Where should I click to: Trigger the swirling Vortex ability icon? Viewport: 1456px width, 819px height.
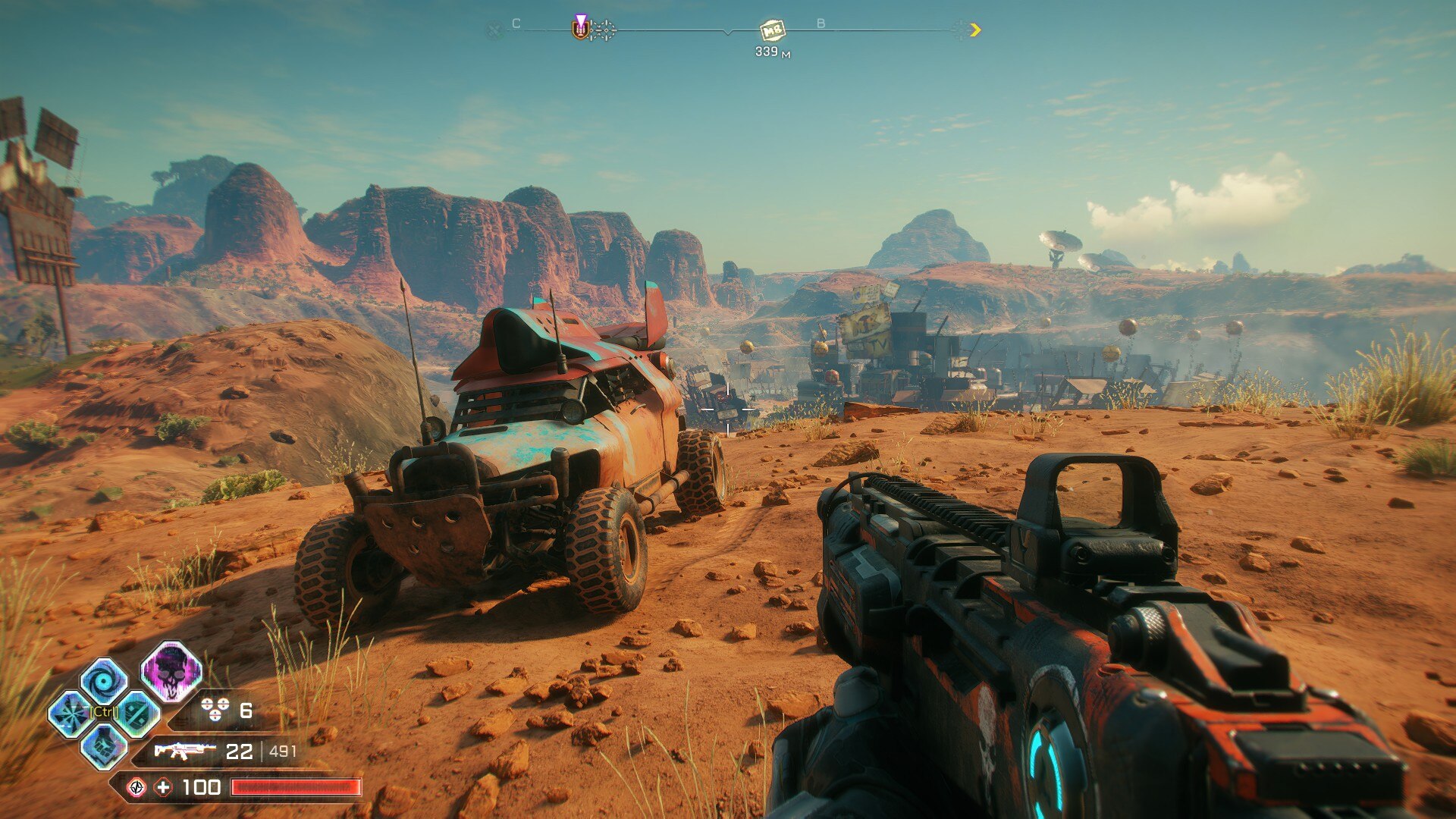point(104,681)
